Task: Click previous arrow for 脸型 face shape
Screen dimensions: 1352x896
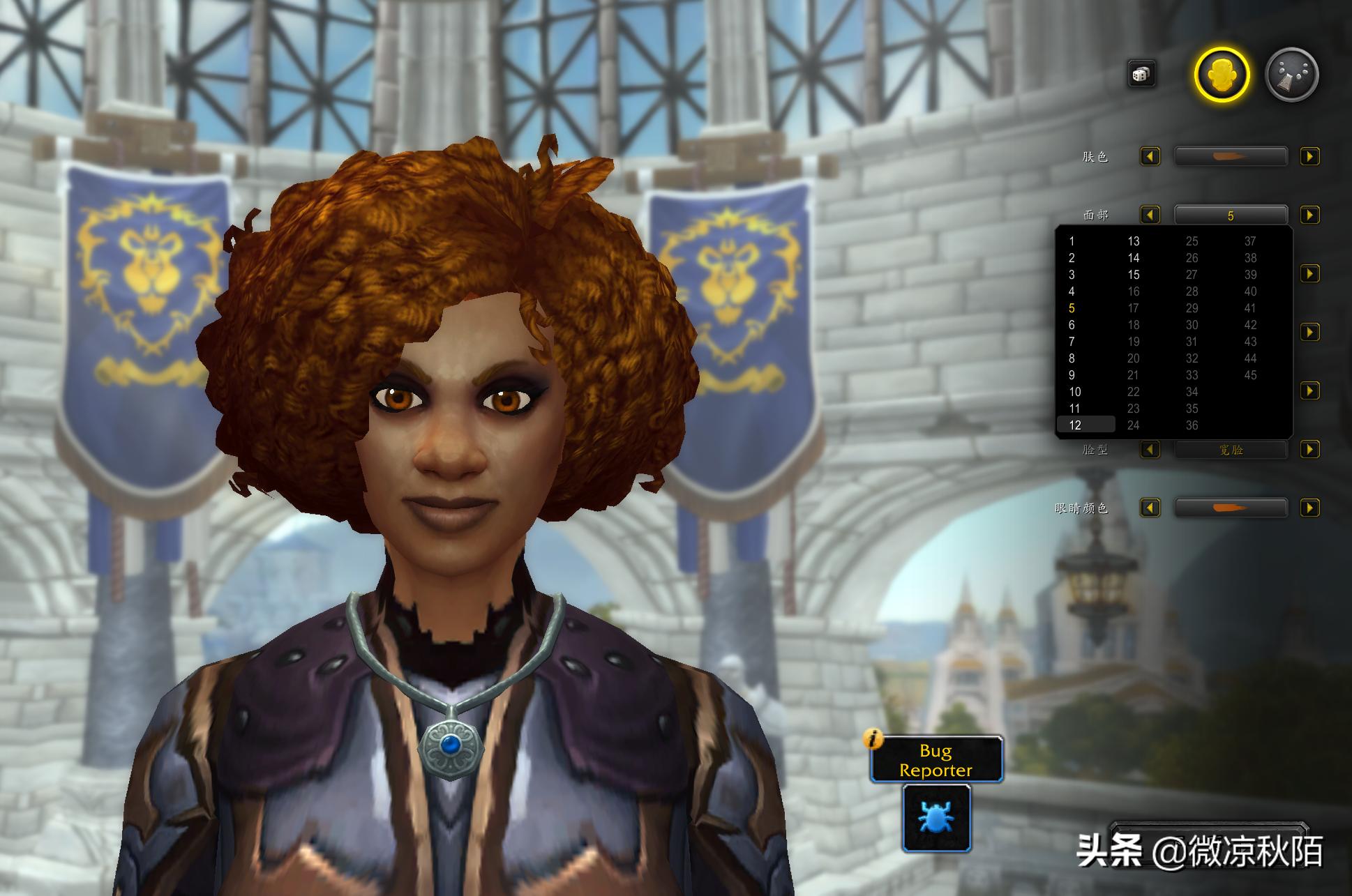Action: pyautogui.click(x=1150, y=449)
